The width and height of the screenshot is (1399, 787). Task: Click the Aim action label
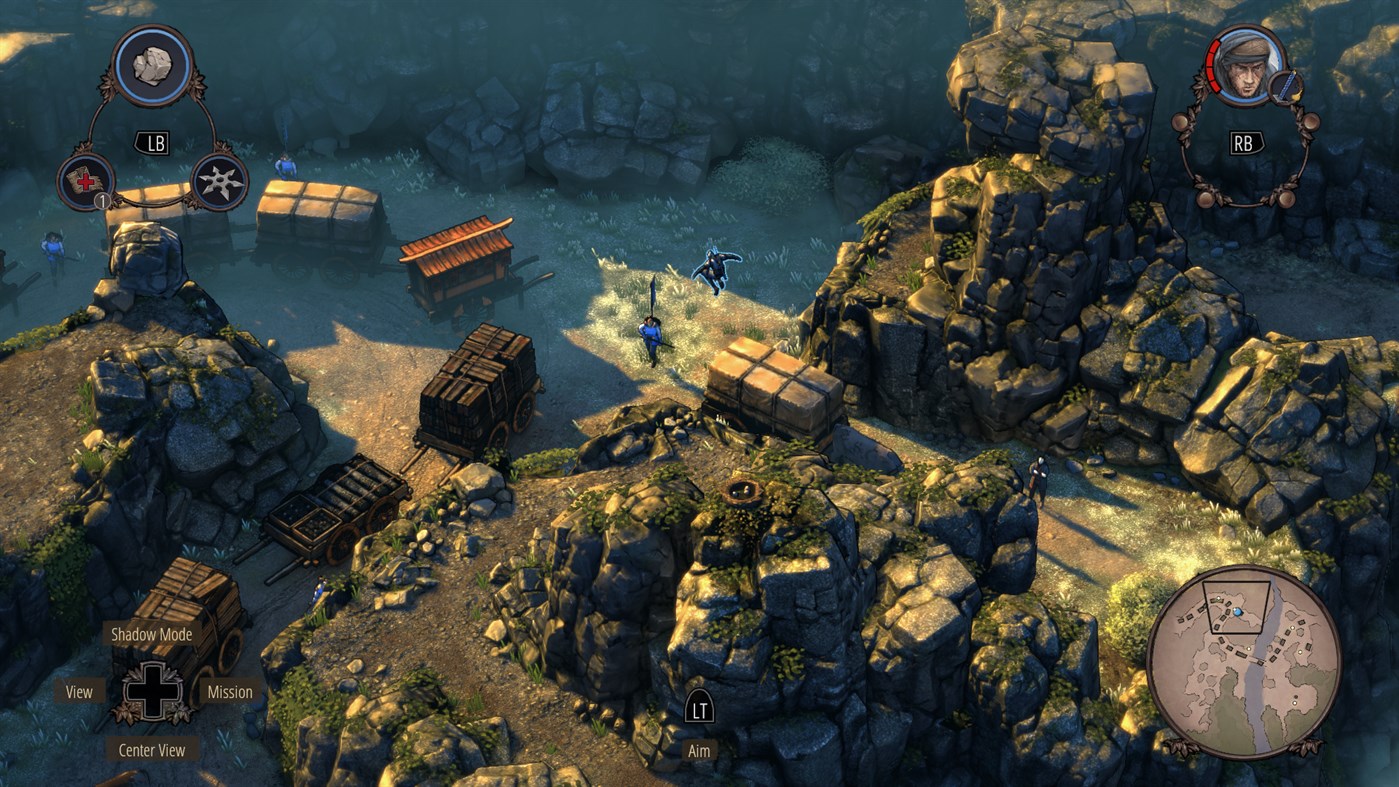coord(699,749)
